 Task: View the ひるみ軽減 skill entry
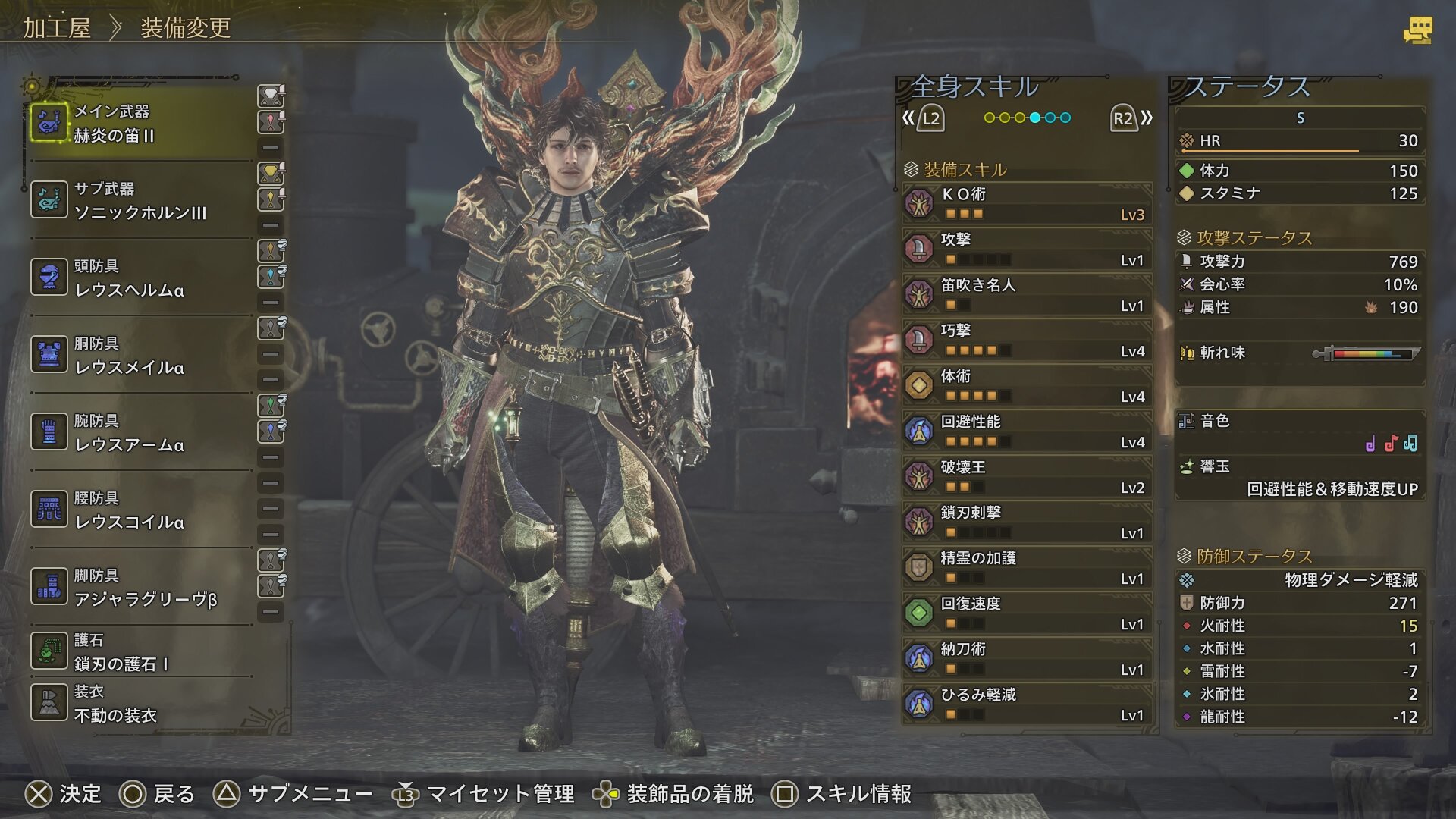point(1028,704)
